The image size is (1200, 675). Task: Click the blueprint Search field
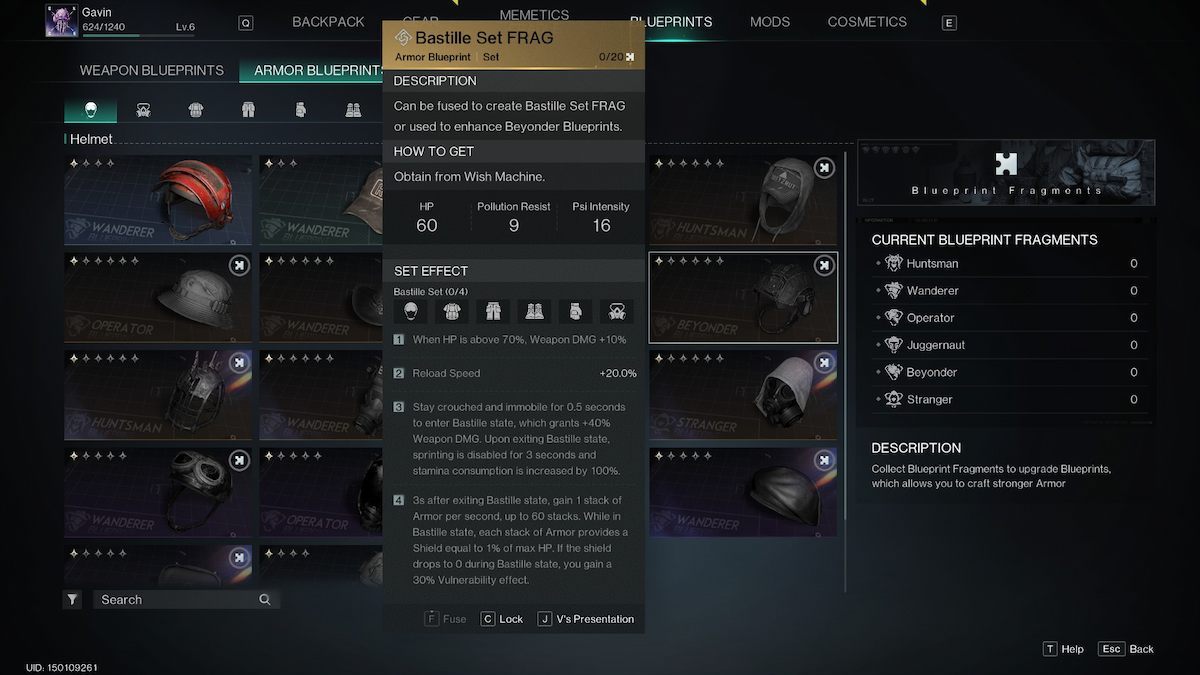tap(180, 600)
